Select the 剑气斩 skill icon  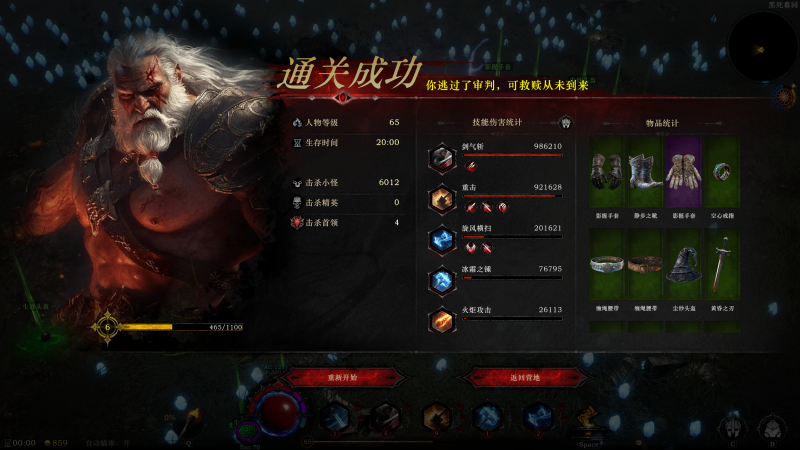point(442,158)
